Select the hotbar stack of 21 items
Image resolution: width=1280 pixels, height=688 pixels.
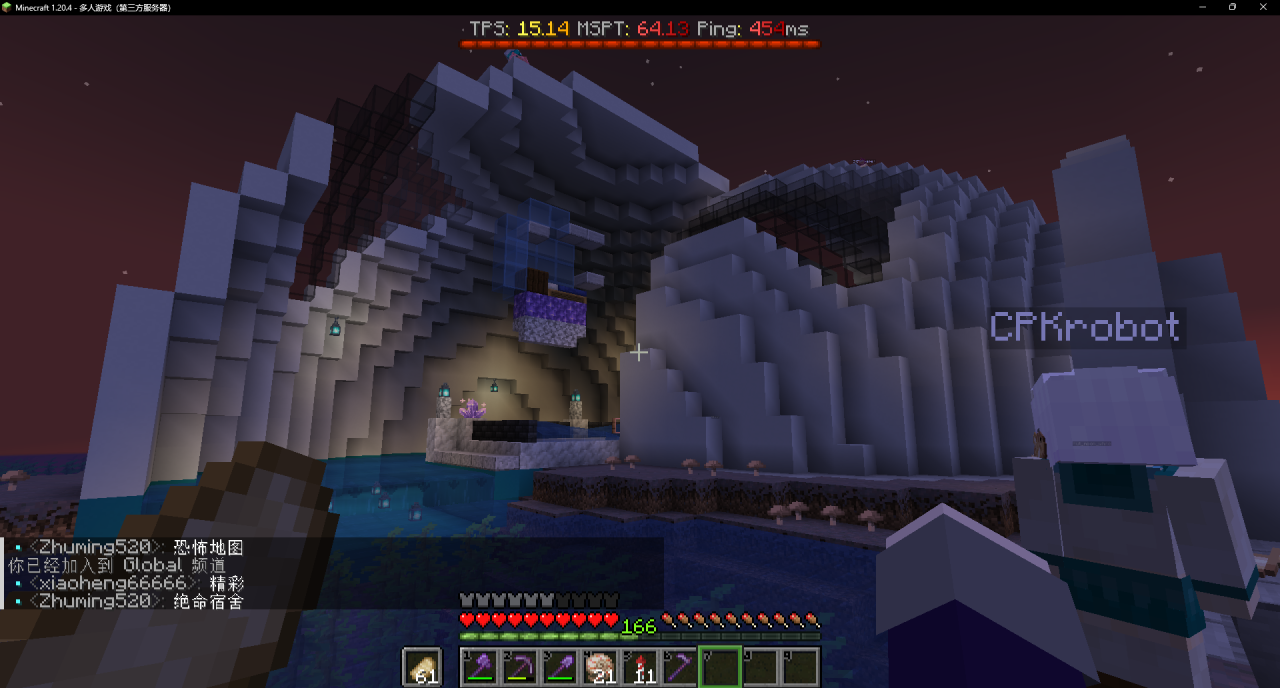[x=600, y=667]
